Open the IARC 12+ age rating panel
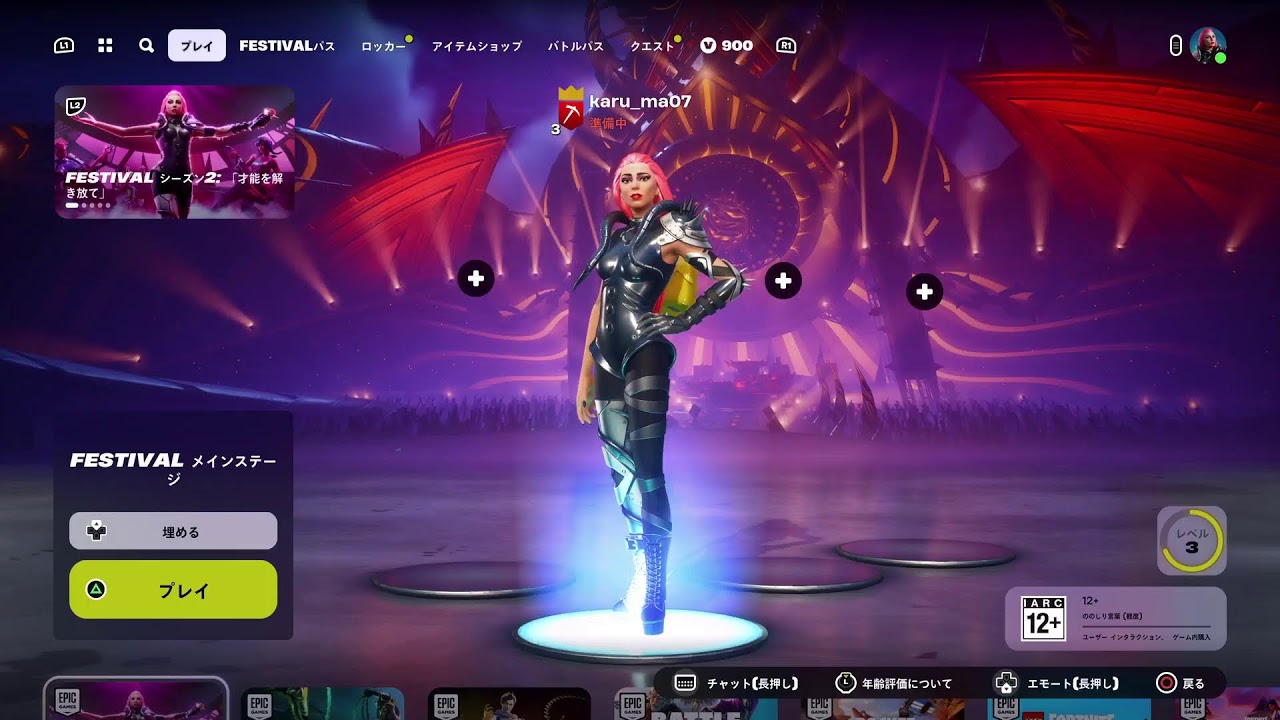Screen dimensions: 1280x720 click(x=1115, y=618)
